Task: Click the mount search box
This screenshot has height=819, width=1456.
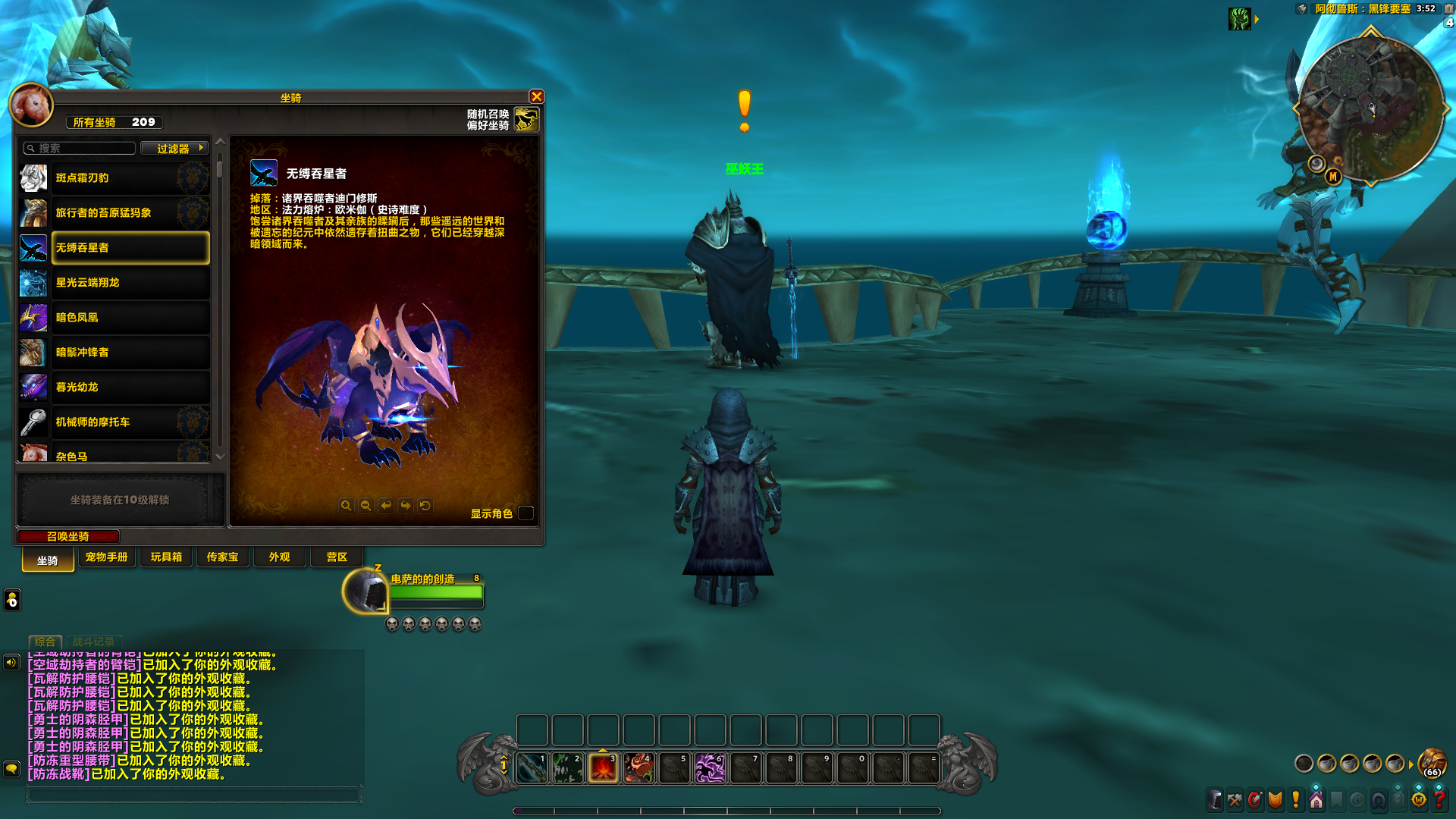Action: 80,149
